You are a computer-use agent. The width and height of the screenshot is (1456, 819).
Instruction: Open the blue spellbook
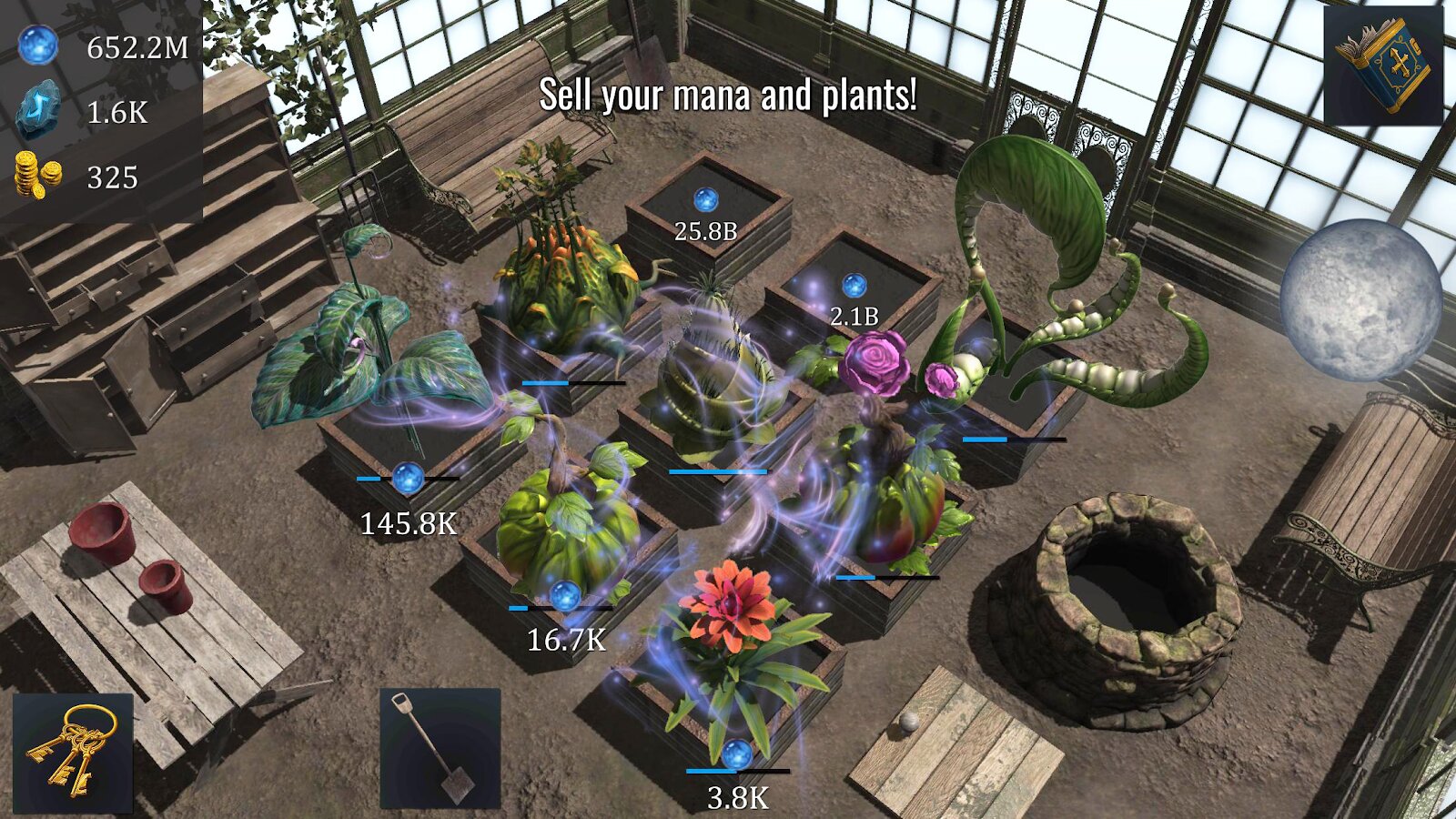pos(1382,66)
